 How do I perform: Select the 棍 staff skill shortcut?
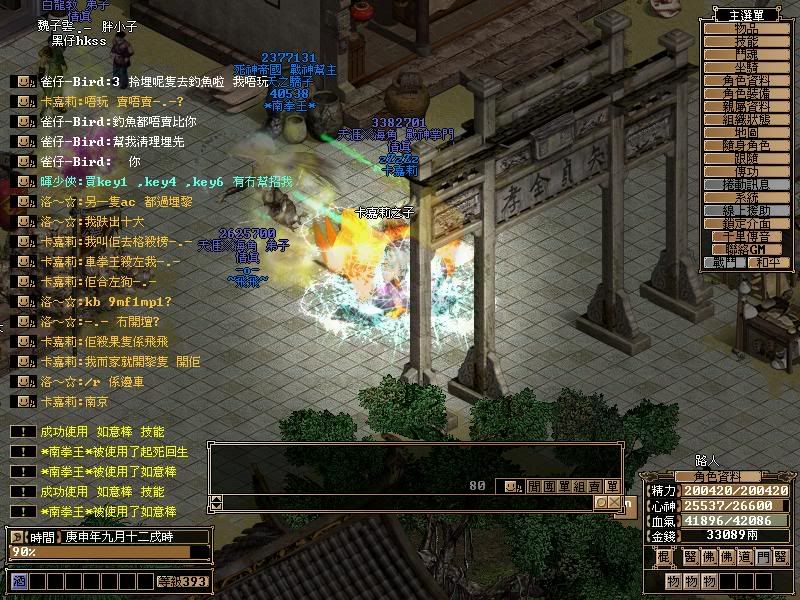pyautogui.click(x=662, y=557)
